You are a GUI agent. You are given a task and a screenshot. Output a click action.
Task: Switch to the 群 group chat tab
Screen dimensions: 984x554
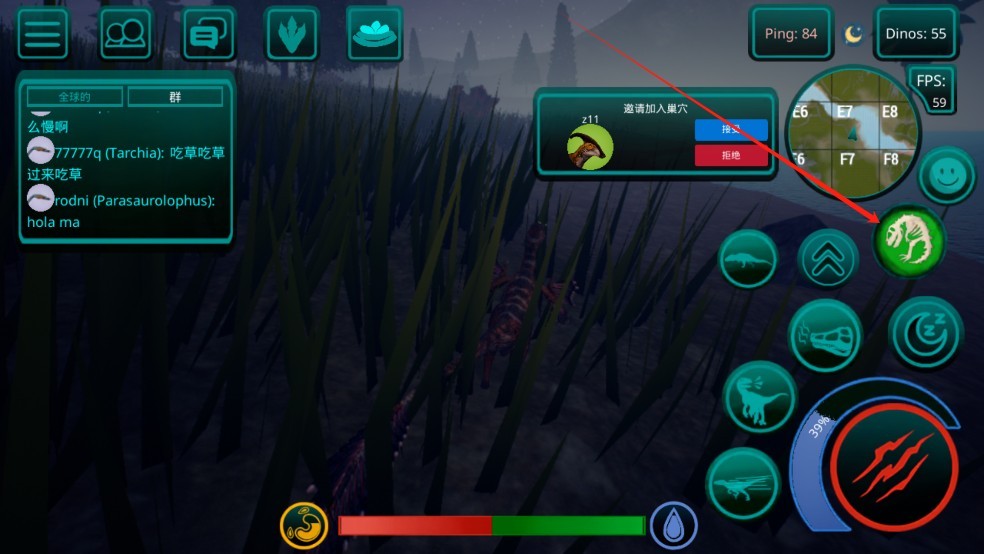coord(175,97)
